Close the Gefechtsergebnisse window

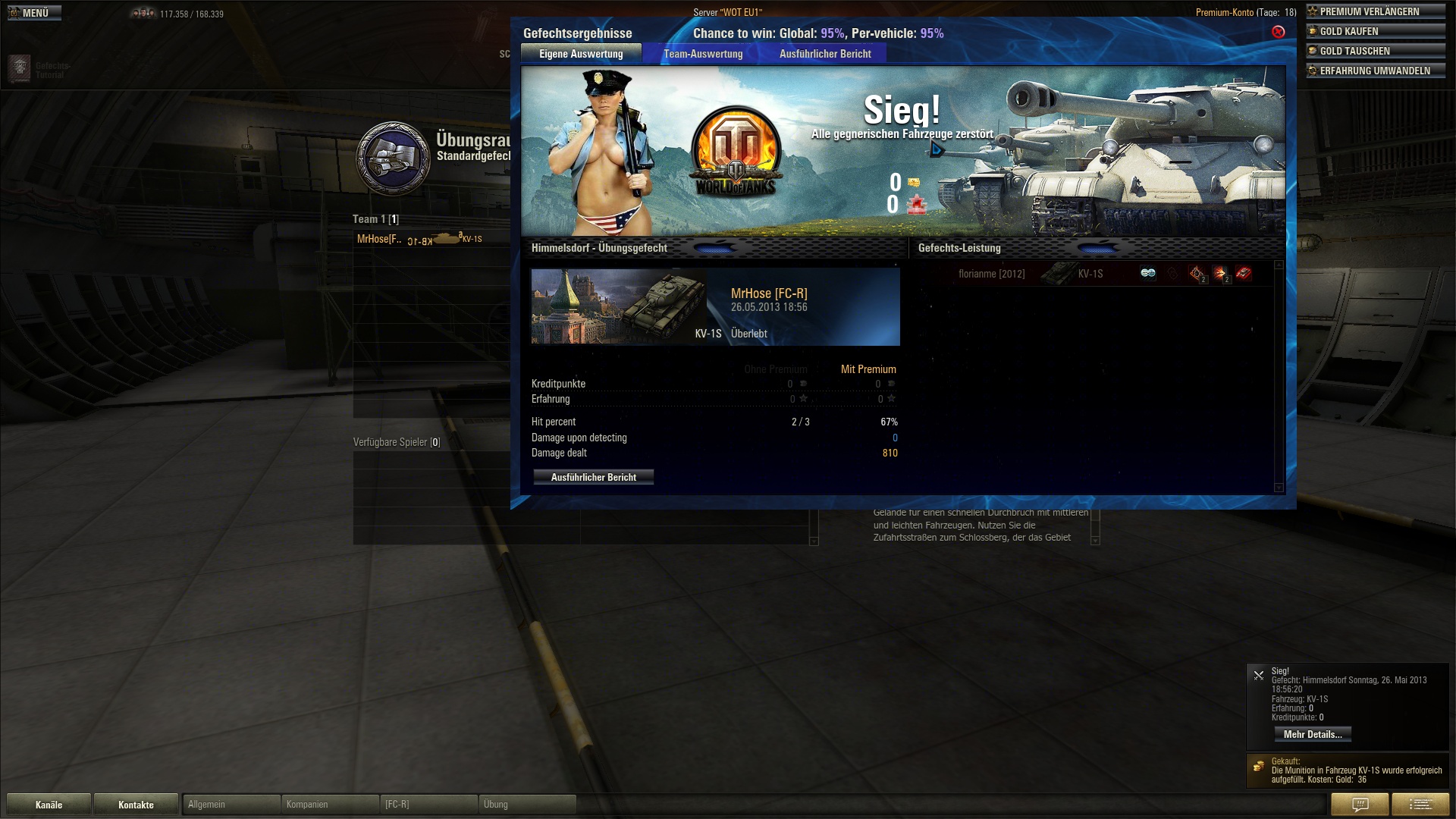(1278, 32)
